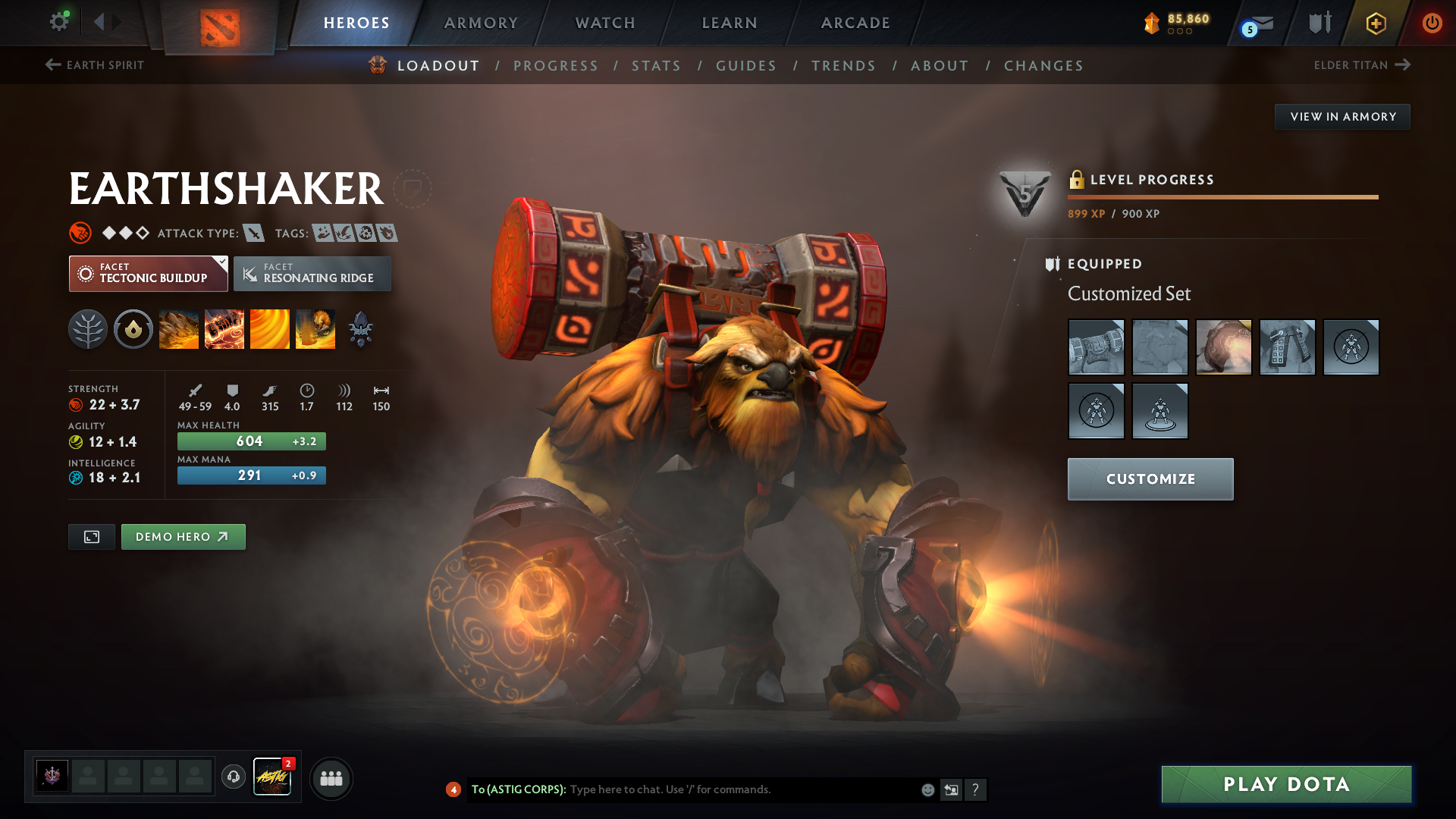The image size is (1456, 819).
Task: Open the Customize equipment panel
Action: tap(1150, 479)
